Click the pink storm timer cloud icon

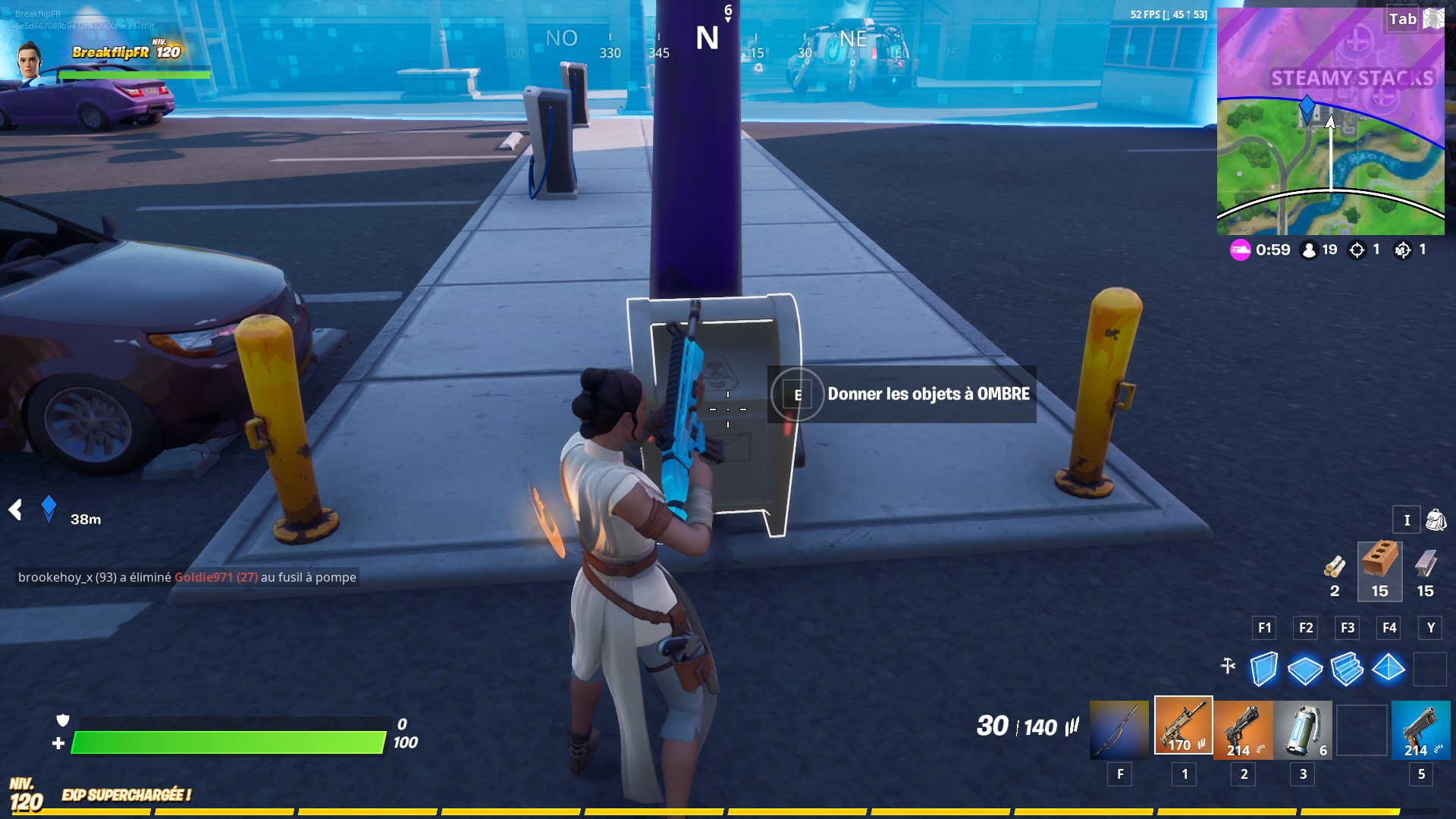point(1241,250)
